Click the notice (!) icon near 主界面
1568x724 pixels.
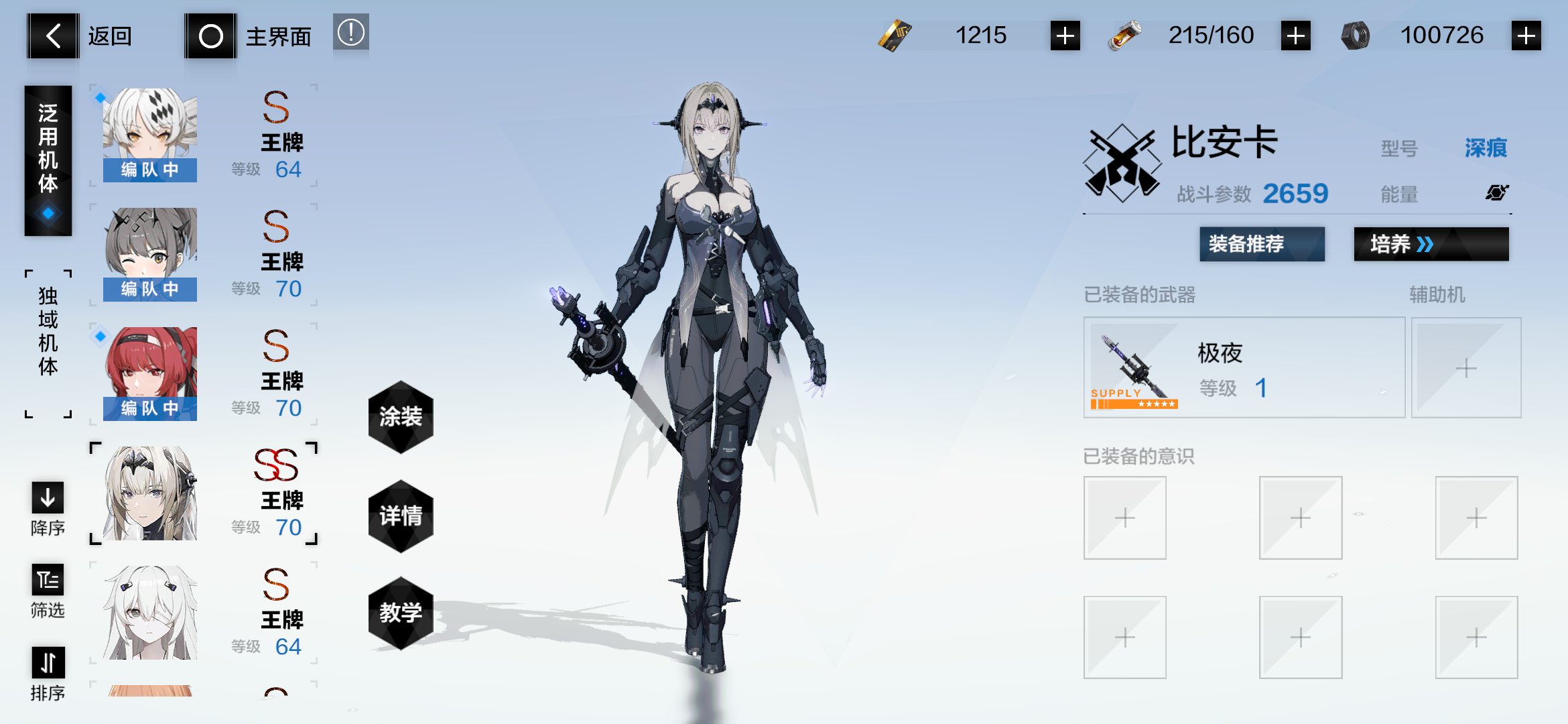pyautogui.click(x=351, y=32)
